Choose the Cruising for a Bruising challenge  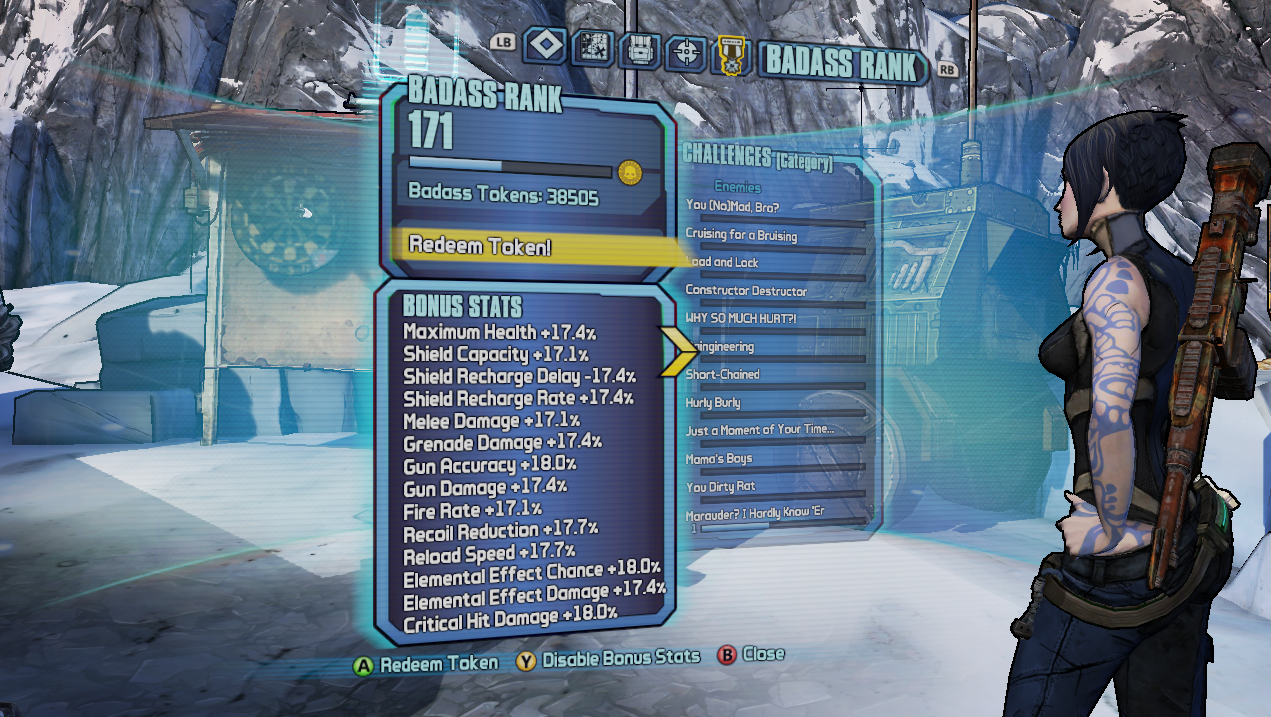pos(741,235)
